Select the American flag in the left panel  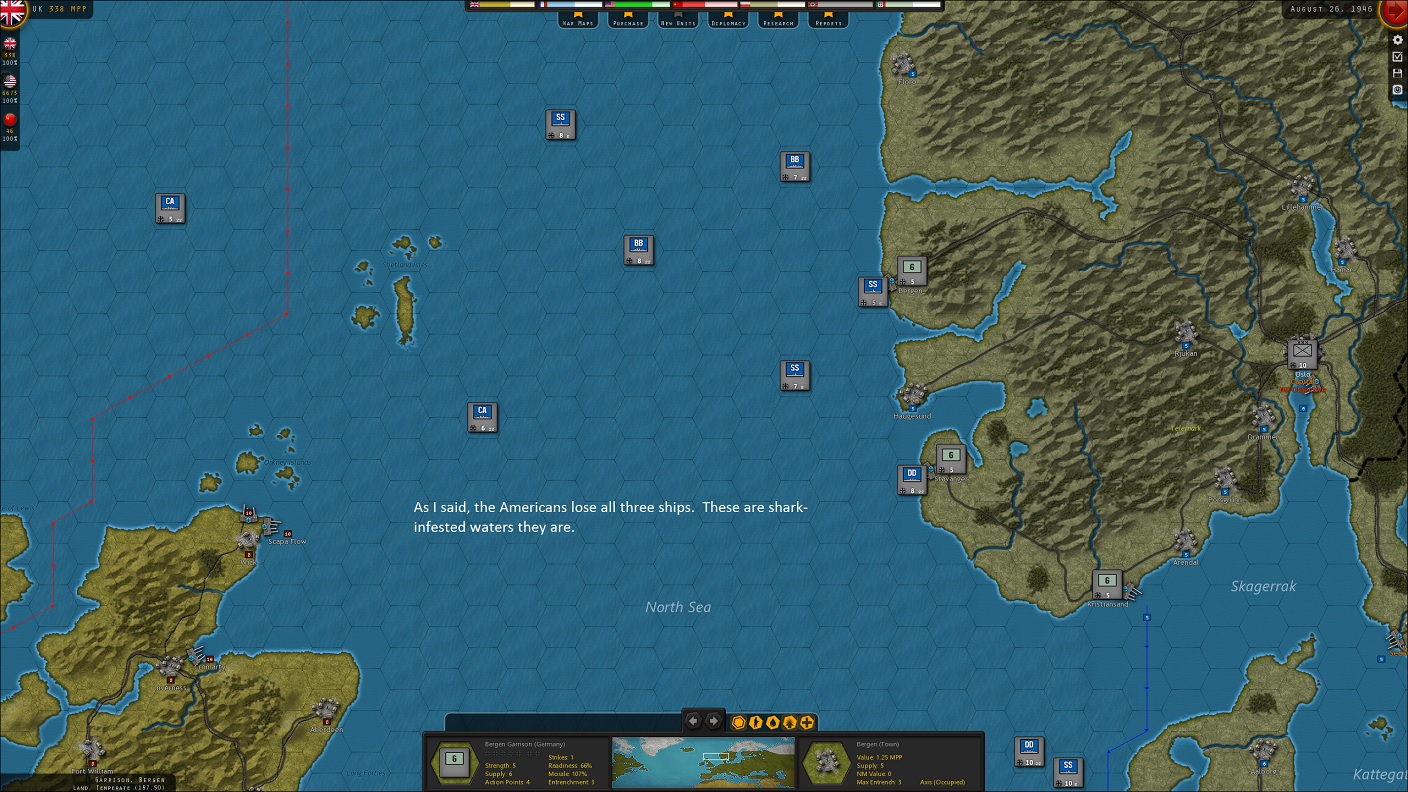(x=10, y=80)
